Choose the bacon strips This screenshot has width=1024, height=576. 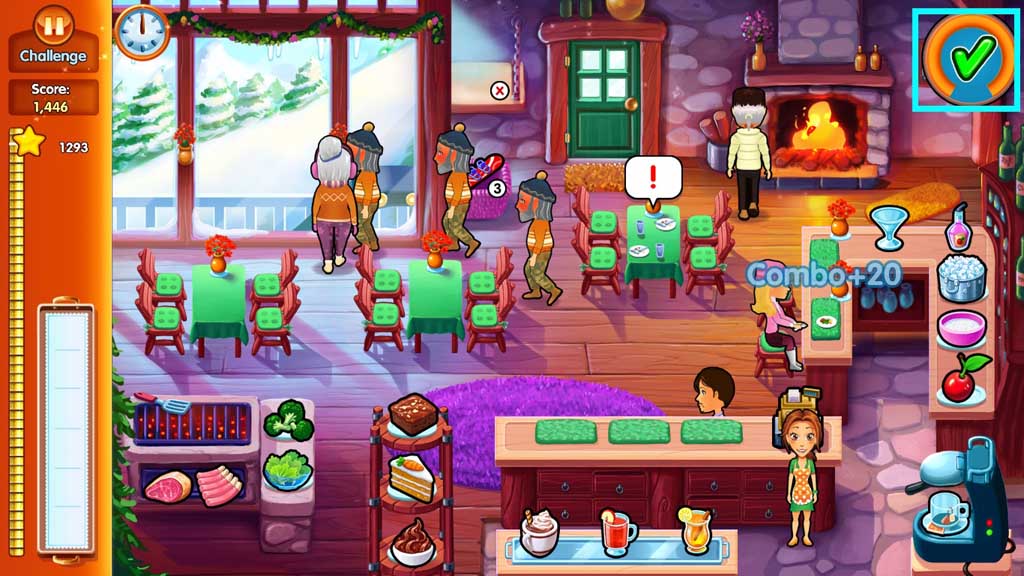218,485
